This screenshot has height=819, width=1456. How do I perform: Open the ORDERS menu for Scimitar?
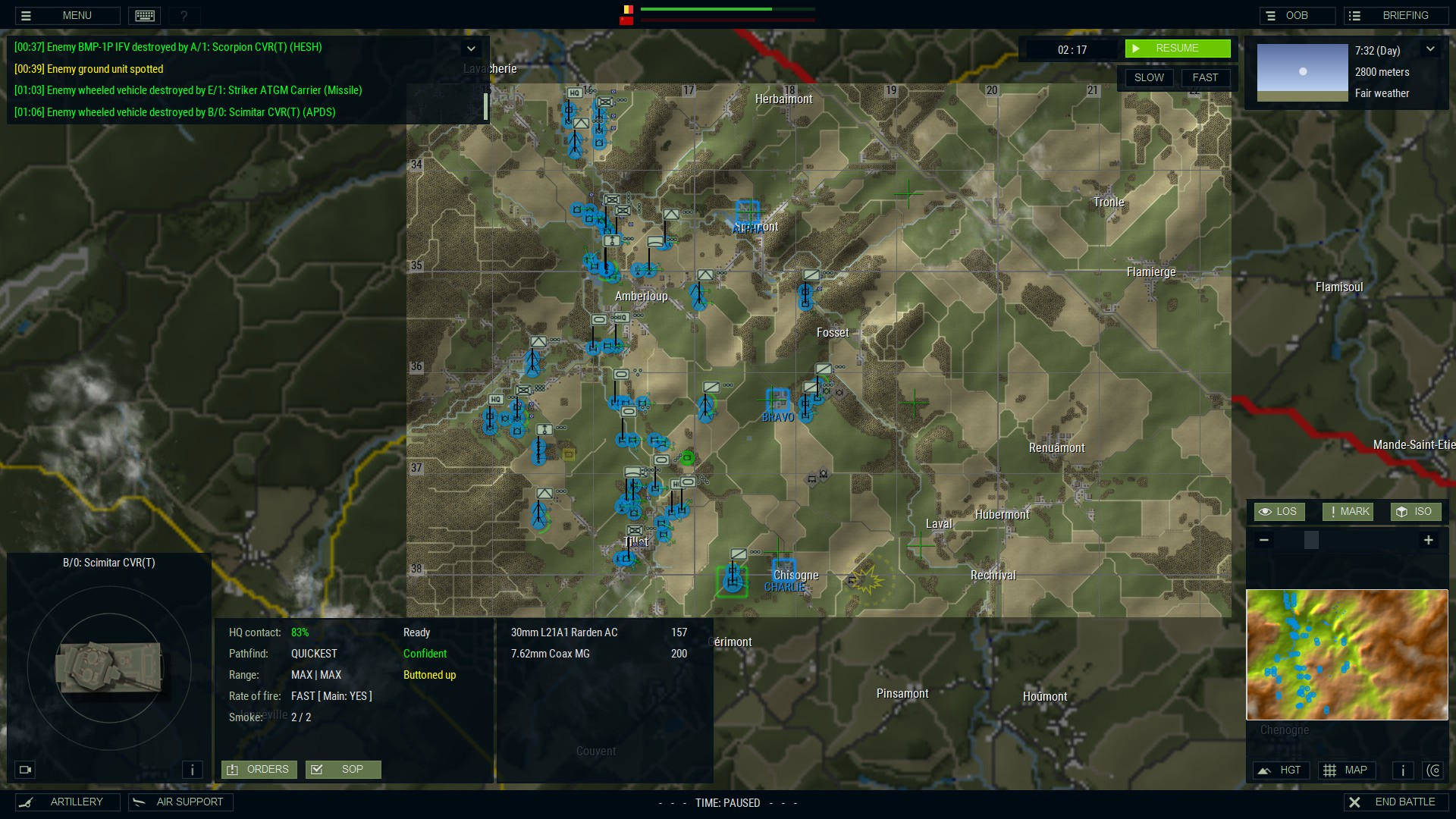[x=259, y=769]
